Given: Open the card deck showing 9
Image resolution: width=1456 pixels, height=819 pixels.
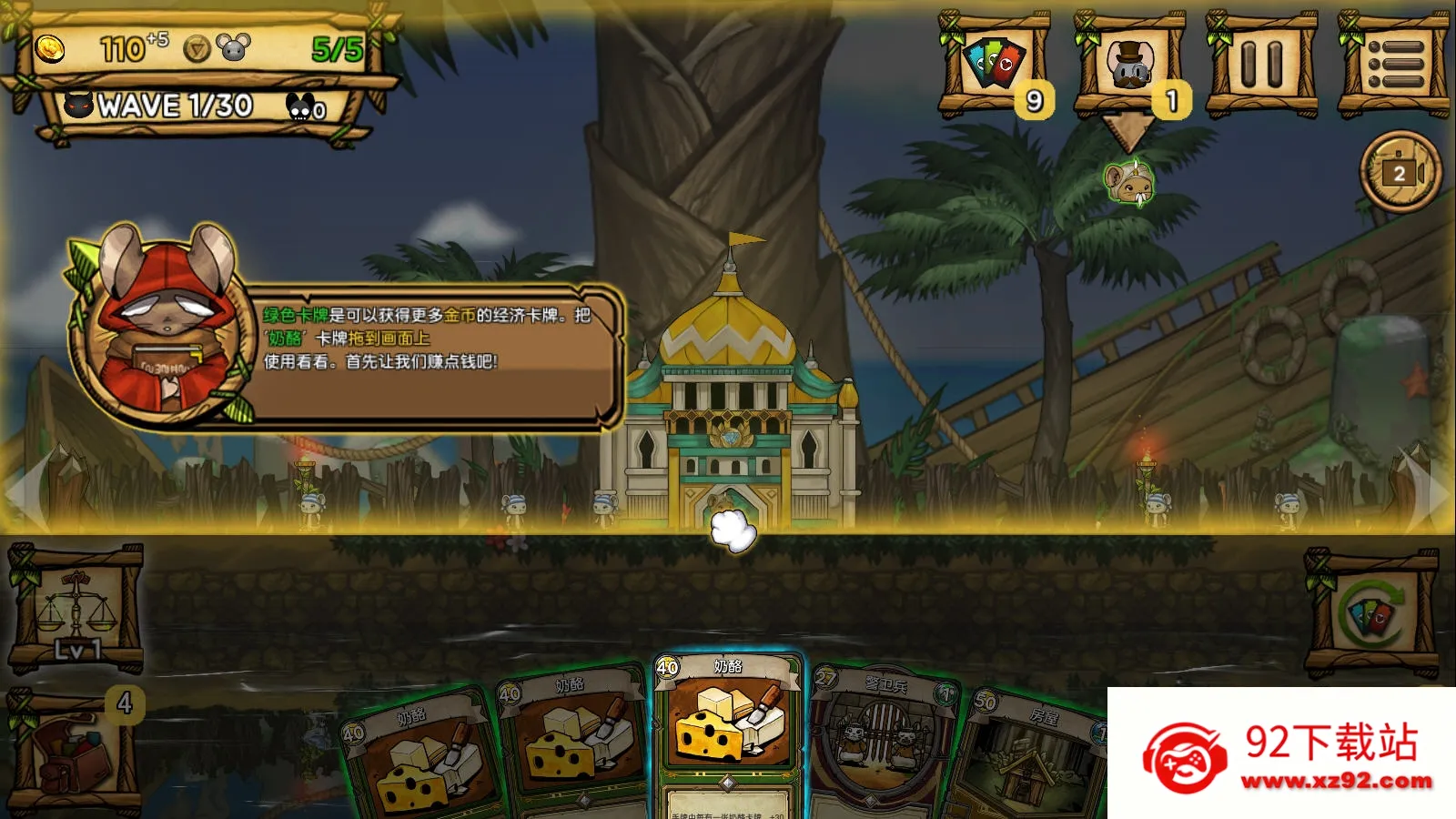Looking at the screenshot, I should 994,64.
